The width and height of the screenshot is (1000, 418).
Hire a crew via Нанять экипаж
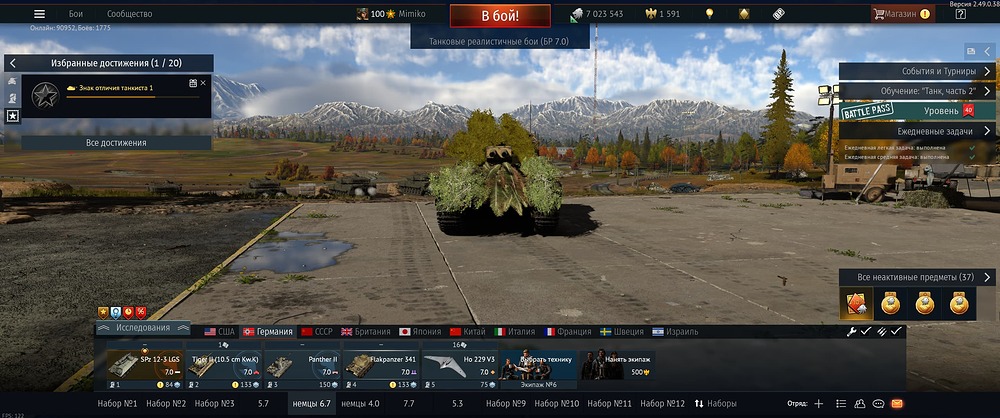coord(616,366)
